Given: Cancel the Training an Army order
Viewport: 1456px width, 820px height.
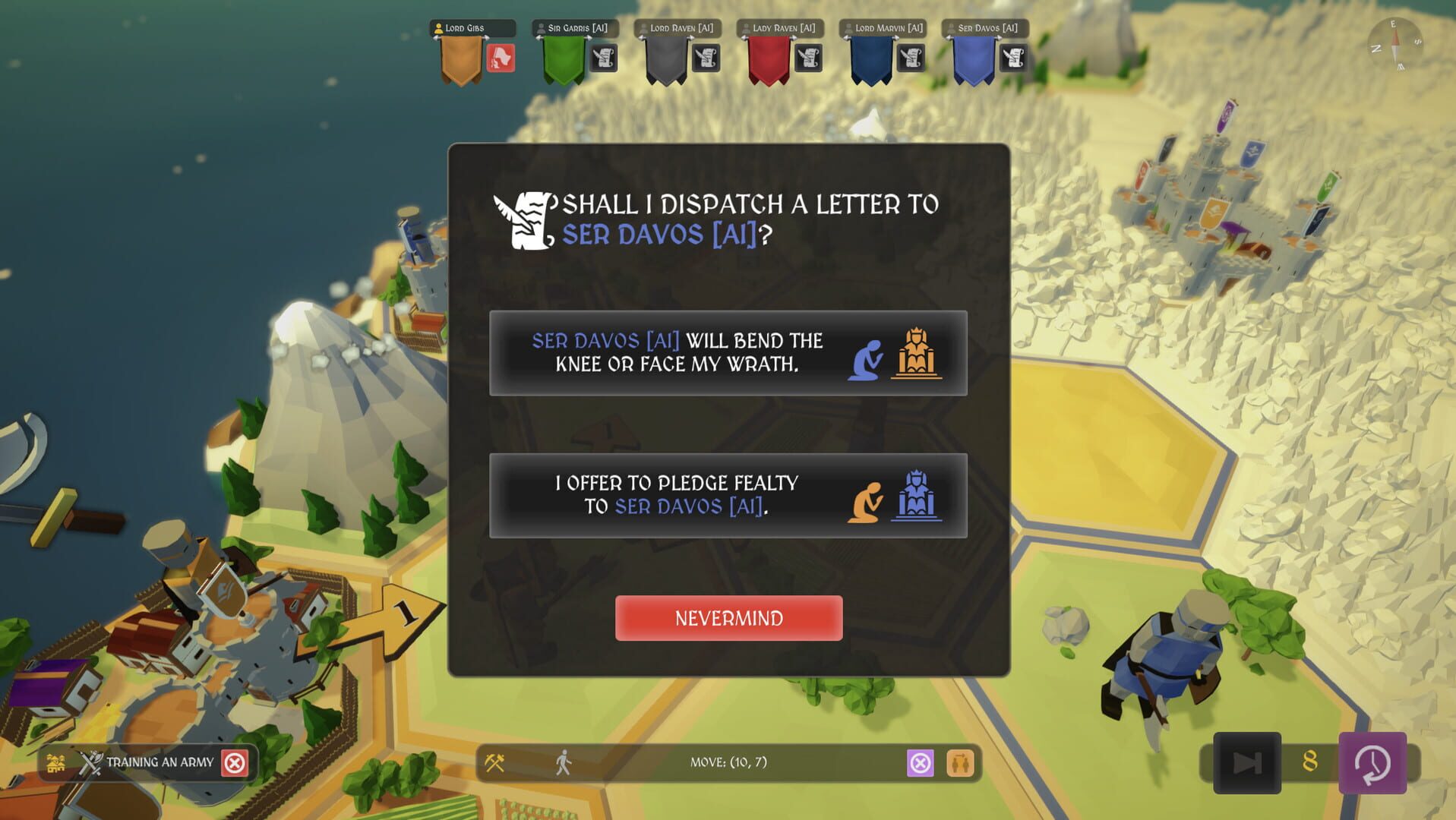Looking at the screenshot, I should point(235,762).
